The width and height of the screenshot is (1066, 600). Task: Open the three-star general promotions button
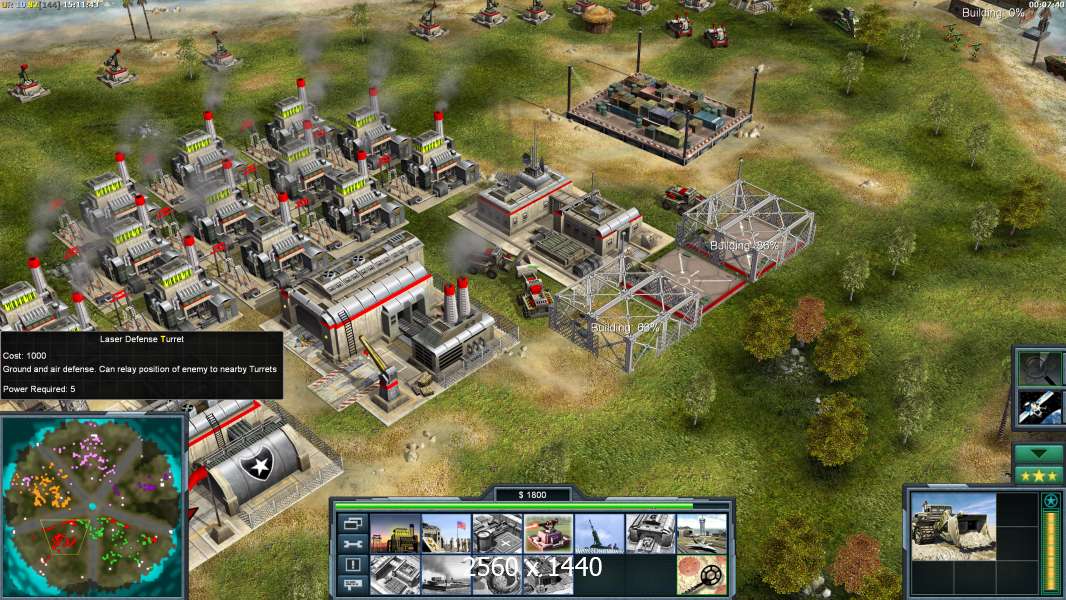tap(1038, 475)
